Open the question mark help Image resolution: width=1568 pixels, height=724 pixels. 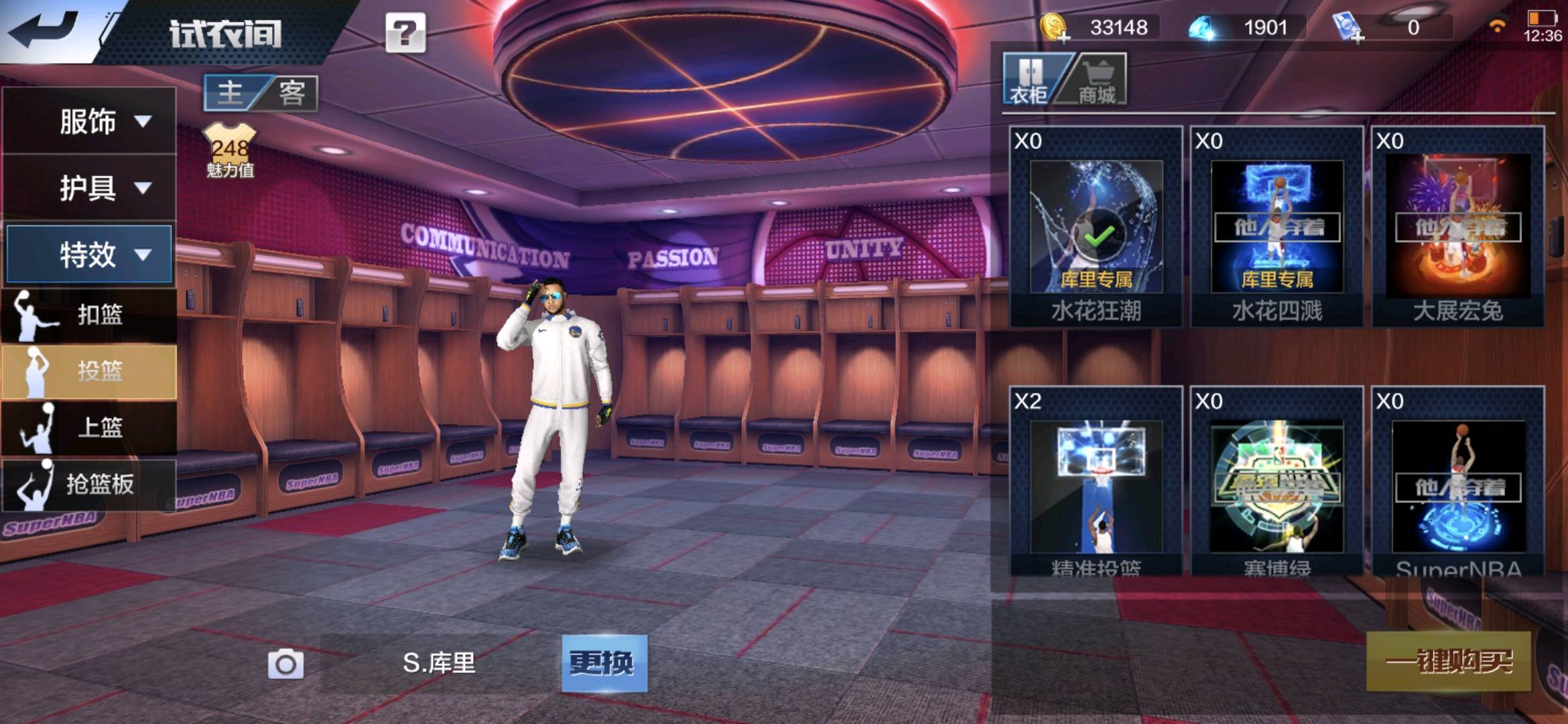(405, 32)
